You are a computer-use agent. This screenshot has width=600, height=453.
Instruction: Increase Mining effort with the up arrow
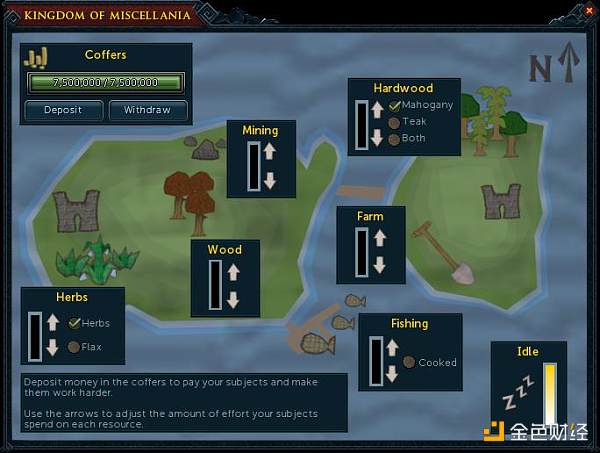(269, 153)
